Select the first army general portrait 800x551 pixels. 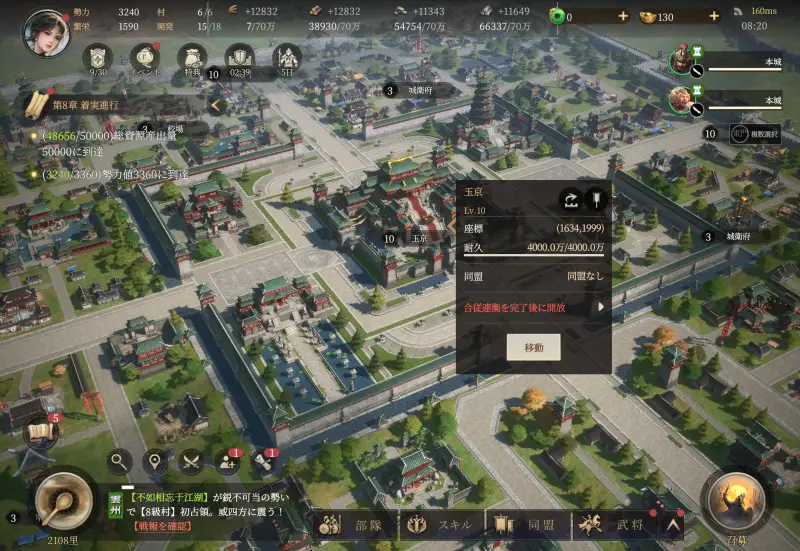pos(682,60)
